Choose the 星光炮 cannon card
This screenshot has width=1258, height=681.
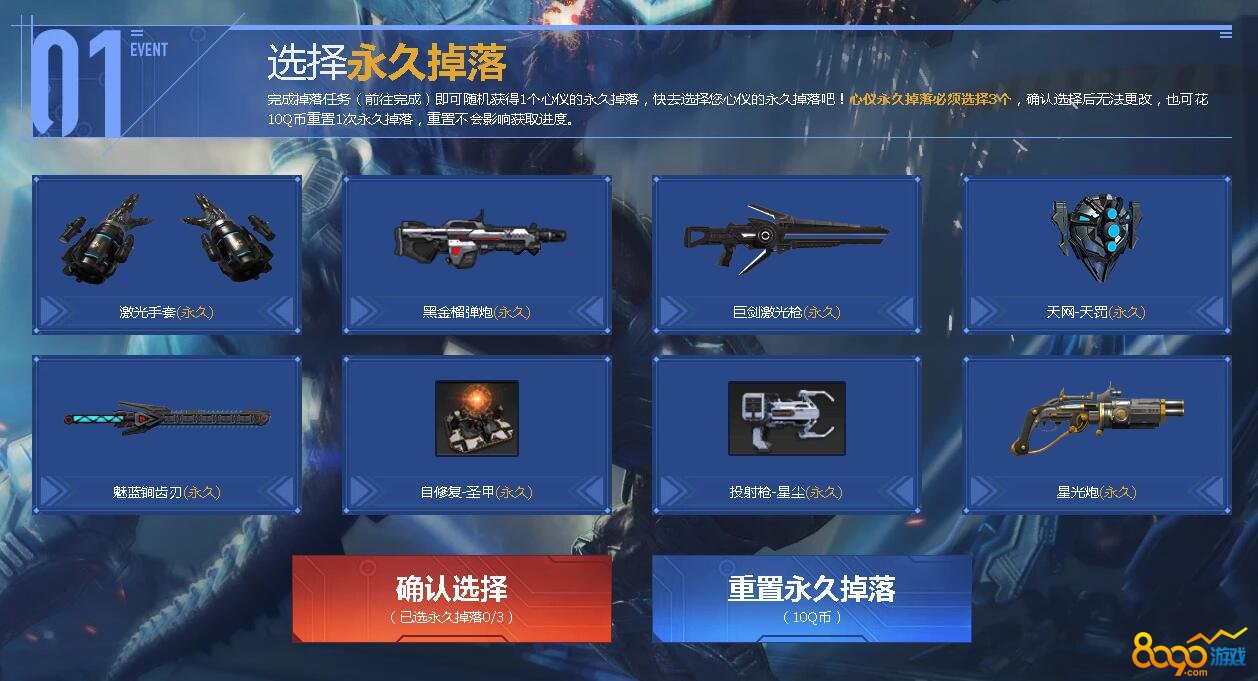point(1097,434)
